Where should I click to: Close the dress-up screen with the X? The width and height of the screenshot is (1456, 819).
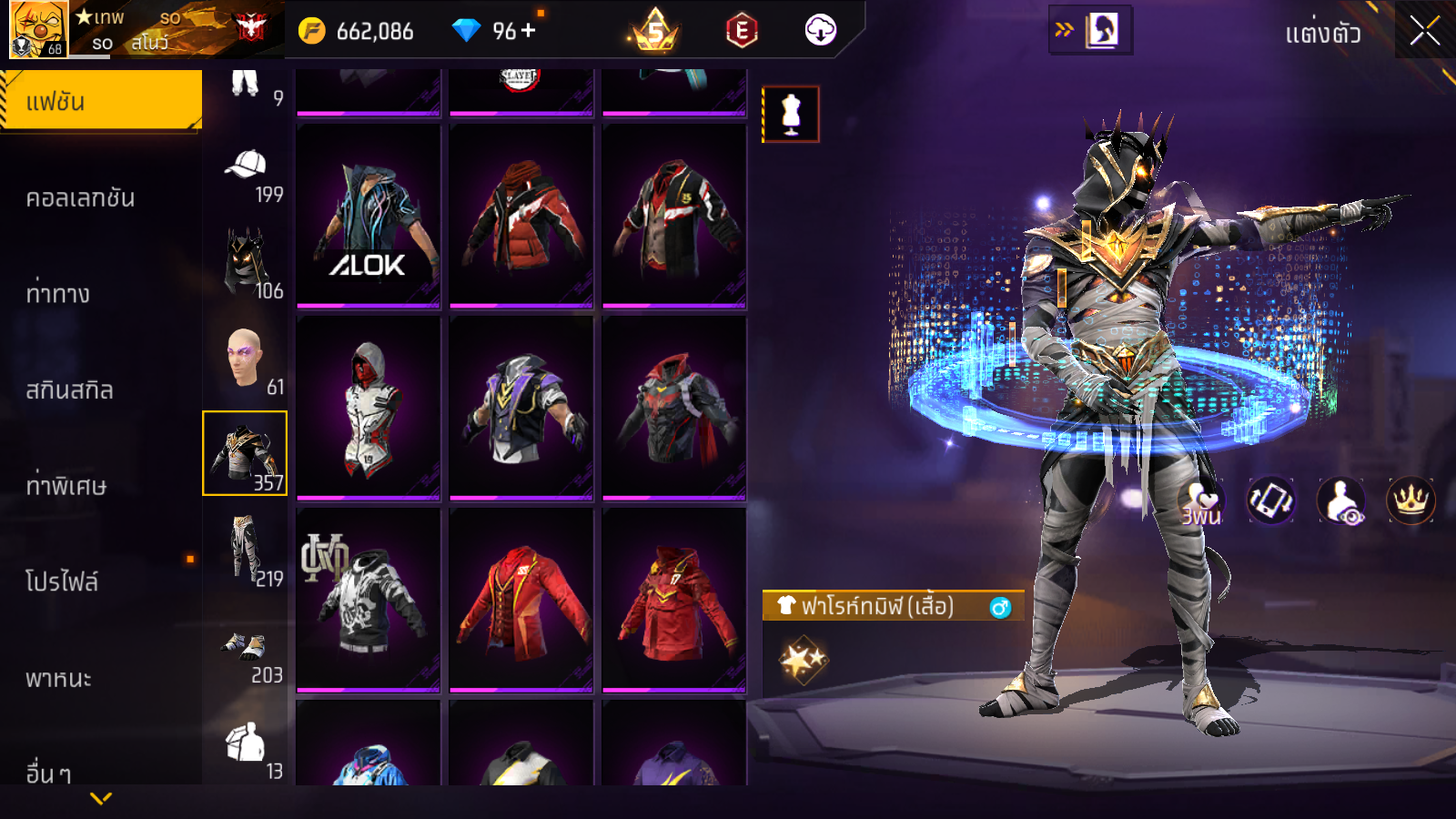[x=1424, y=31]
